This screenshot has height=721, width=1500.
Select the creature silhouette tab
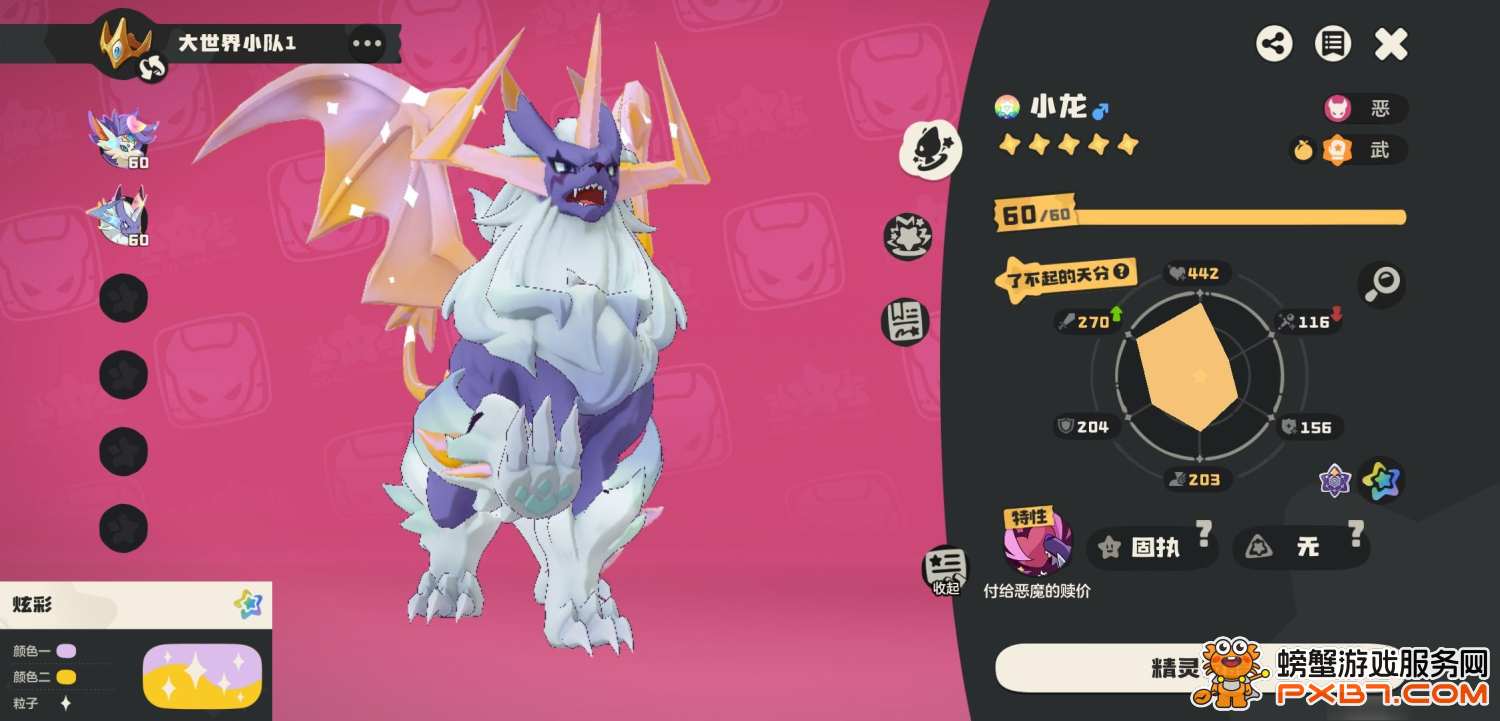click(x=931, y=147)
